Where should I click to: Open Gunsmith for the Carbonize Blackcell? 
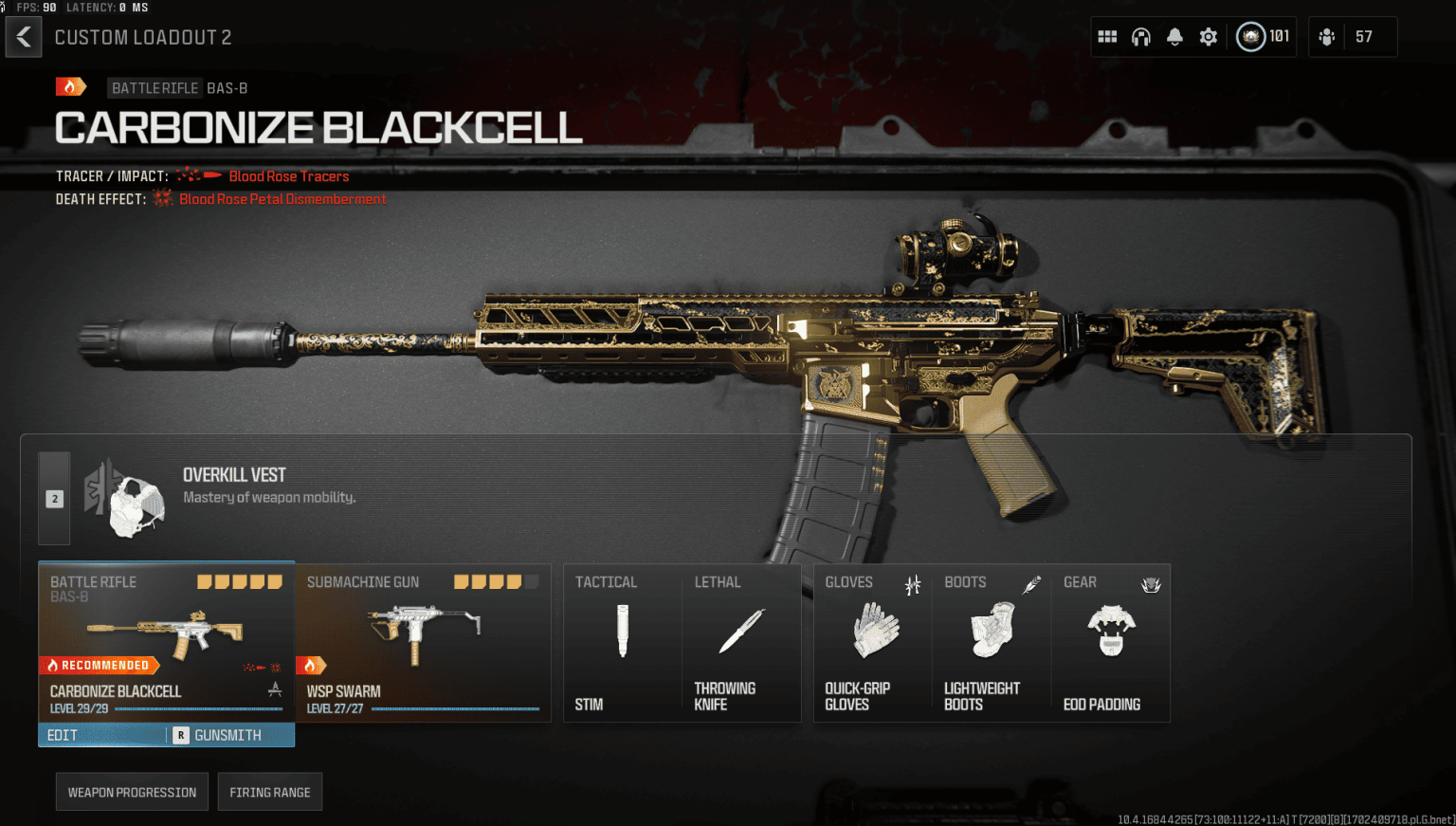pyautogui.click(x=227, y=734)
